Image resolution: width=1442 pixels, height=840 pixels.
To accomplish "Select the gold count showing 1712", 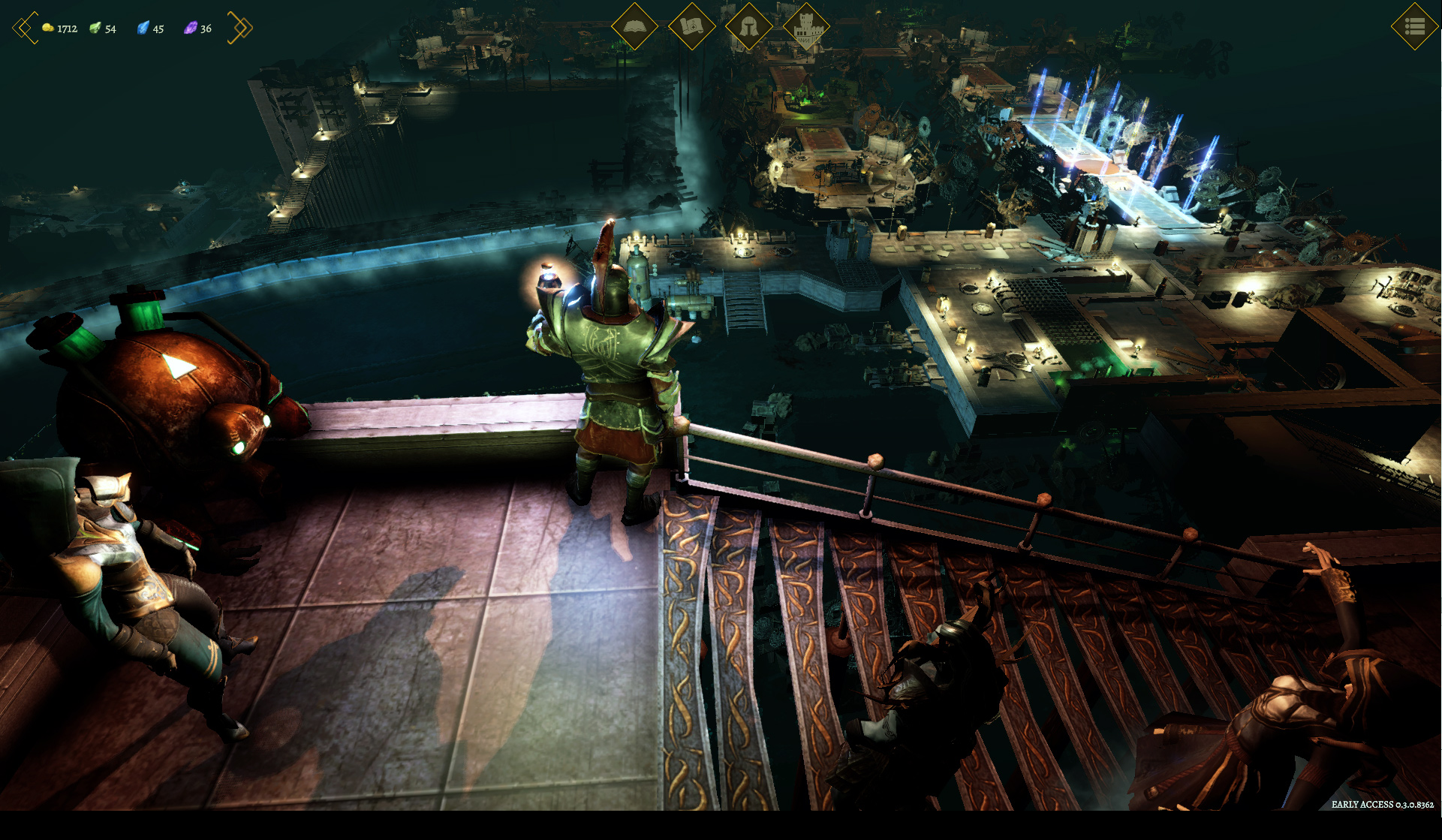I will (66, 29).
